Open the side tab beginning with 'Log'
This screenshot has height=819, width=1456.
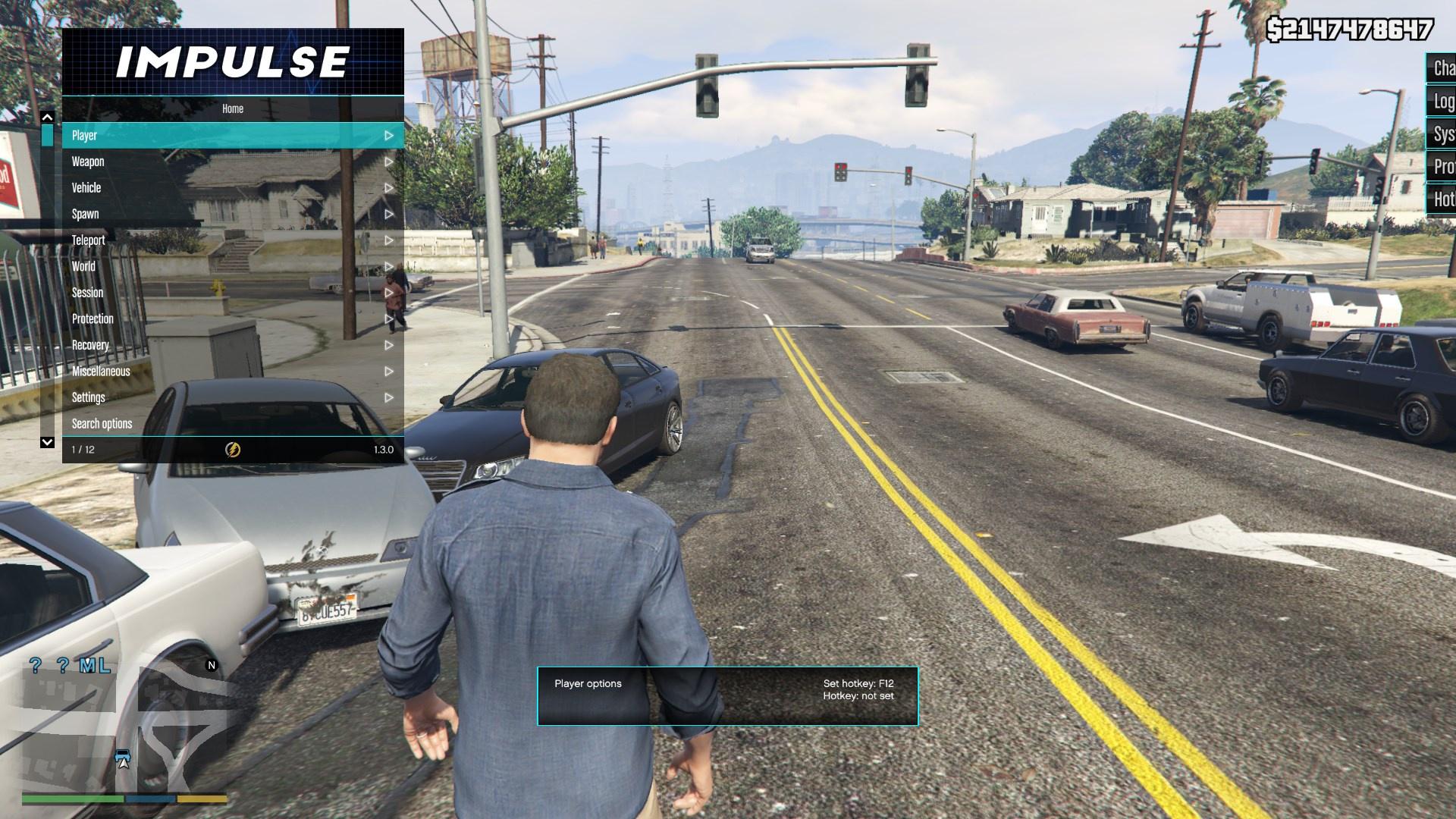(x=1442, y=102)
